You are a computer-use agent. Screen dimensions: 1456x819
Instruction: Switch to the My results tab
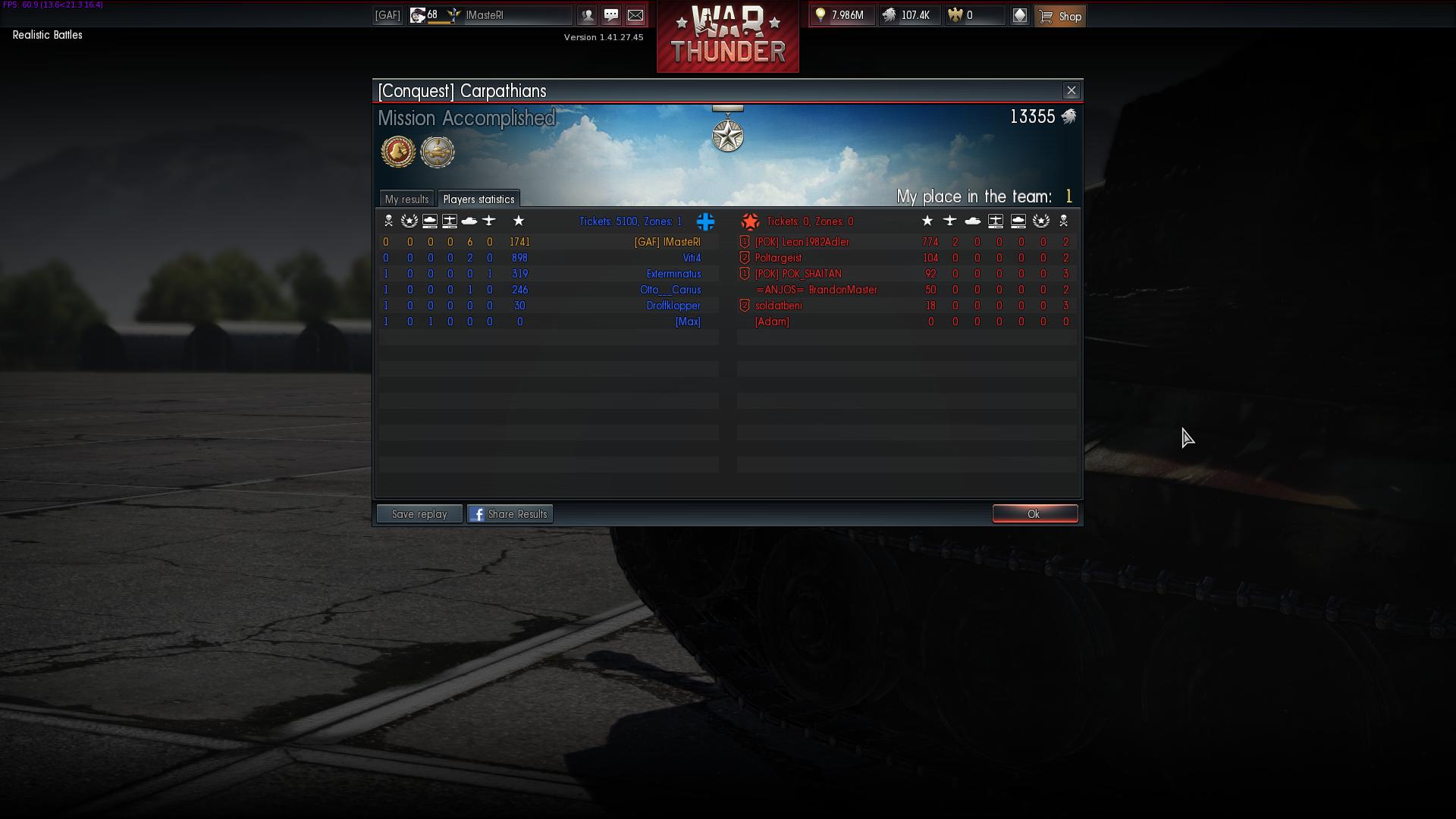(406, 199)
